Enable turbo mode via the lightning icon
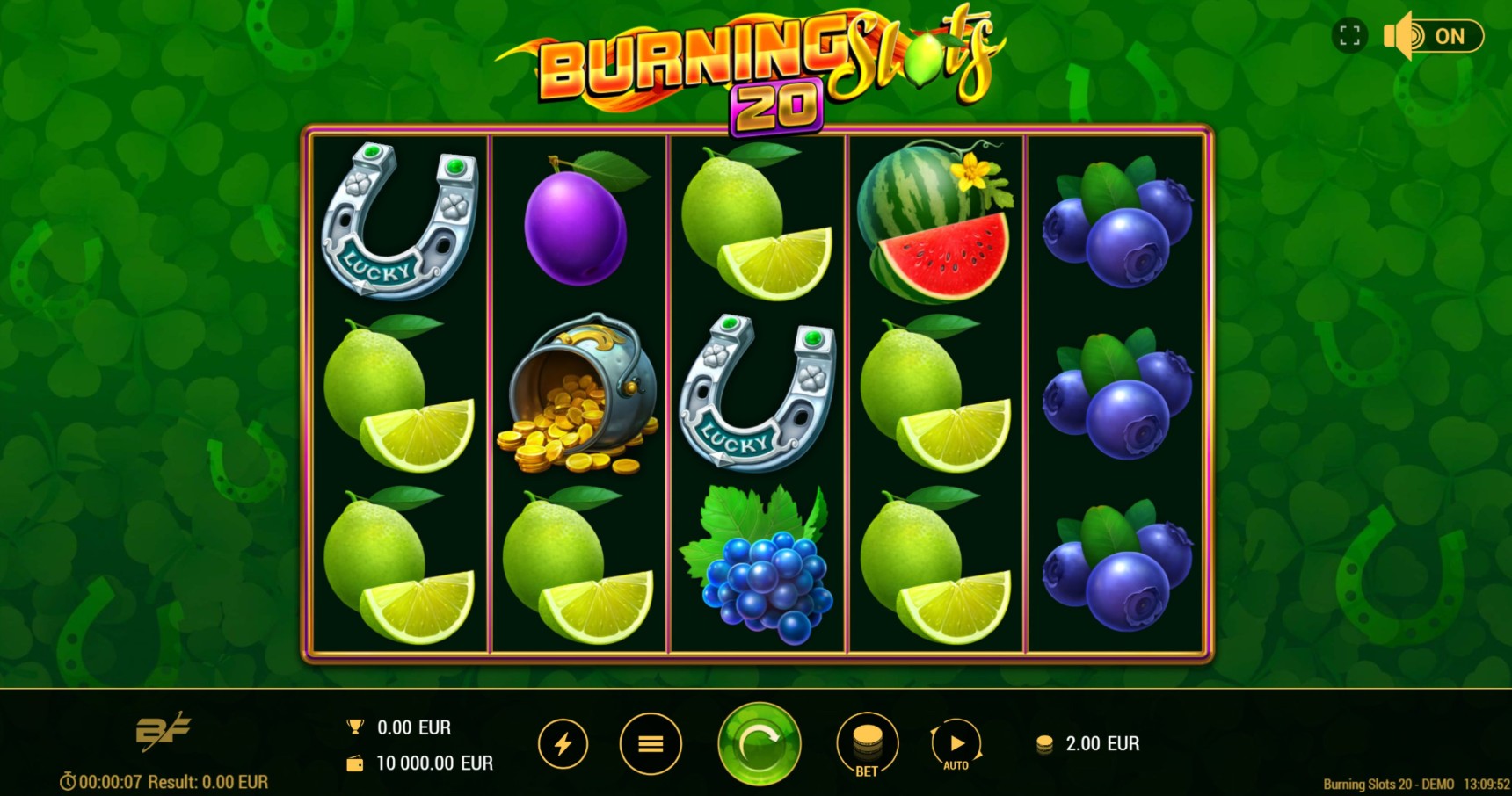Image resolution: width=1512 pixels, height=796 pixels. [563, 742]
